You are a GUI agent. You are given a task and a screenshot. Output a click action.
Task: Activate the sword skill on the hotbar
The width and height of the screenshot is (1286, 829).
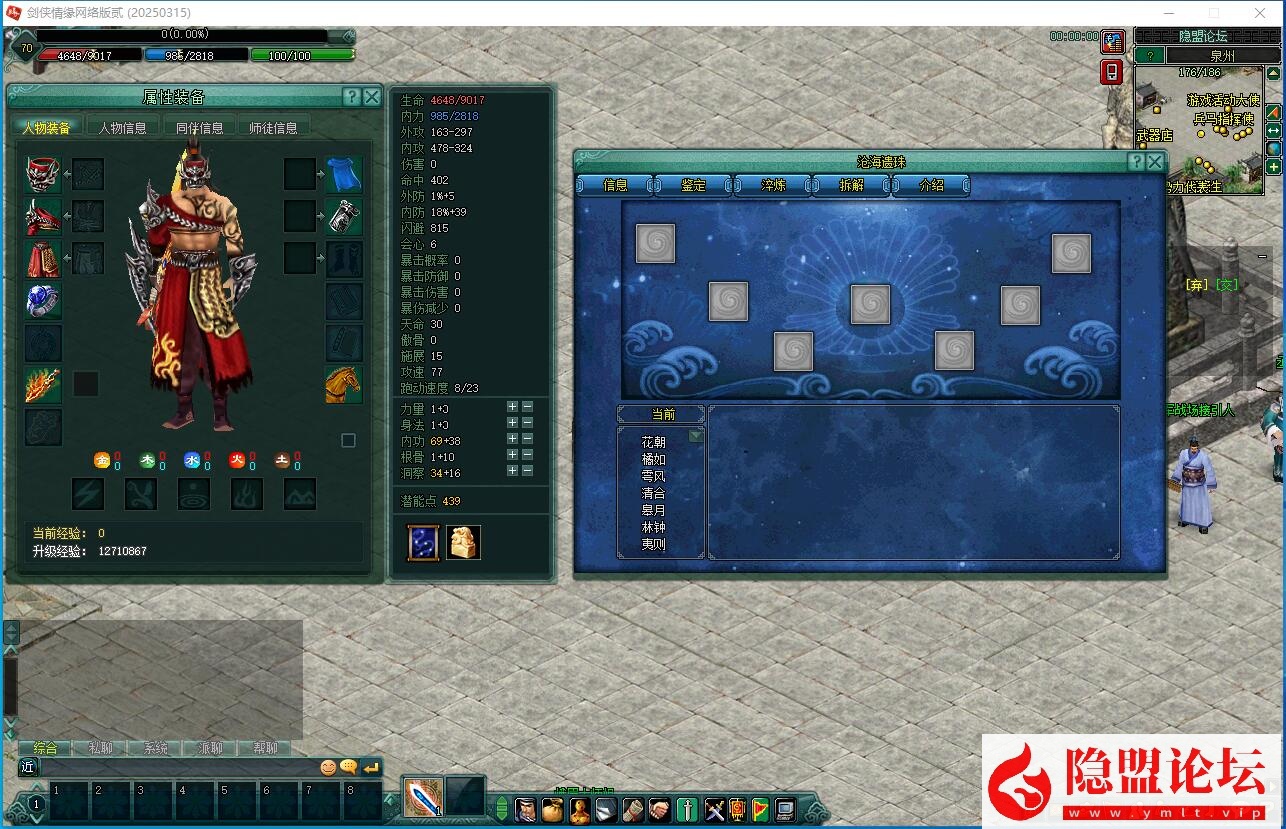pos(423,797)
